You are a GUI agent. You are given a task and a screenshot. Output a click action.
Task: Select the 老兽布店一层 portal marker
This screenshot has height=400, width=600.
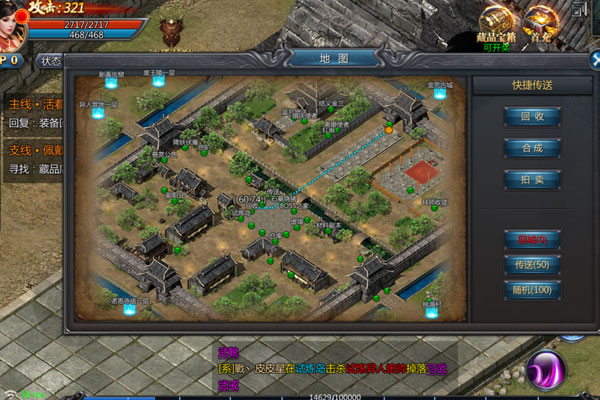click(x=158, y=80)
